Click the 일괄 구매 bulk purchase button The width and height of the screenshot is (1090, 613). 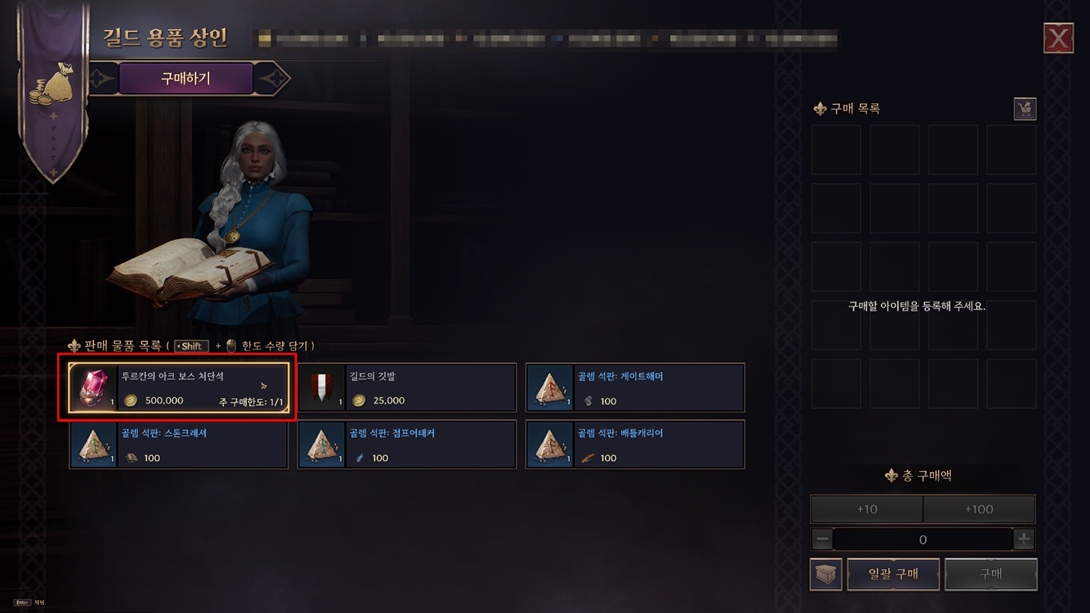pyautogui.click(x=893, y=574)
